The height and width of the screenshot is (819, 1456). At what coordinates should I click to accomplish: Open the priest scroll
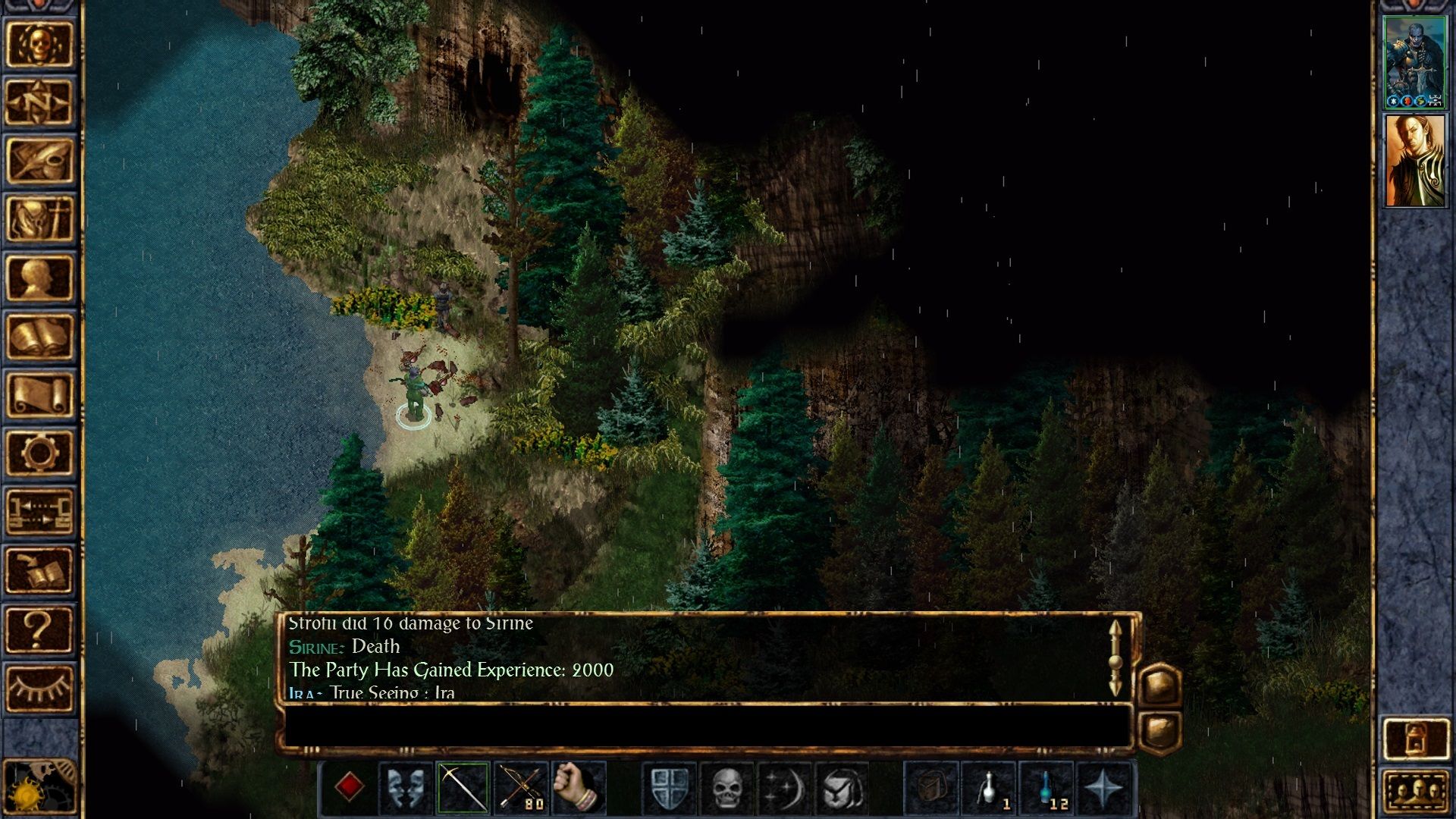39,394
